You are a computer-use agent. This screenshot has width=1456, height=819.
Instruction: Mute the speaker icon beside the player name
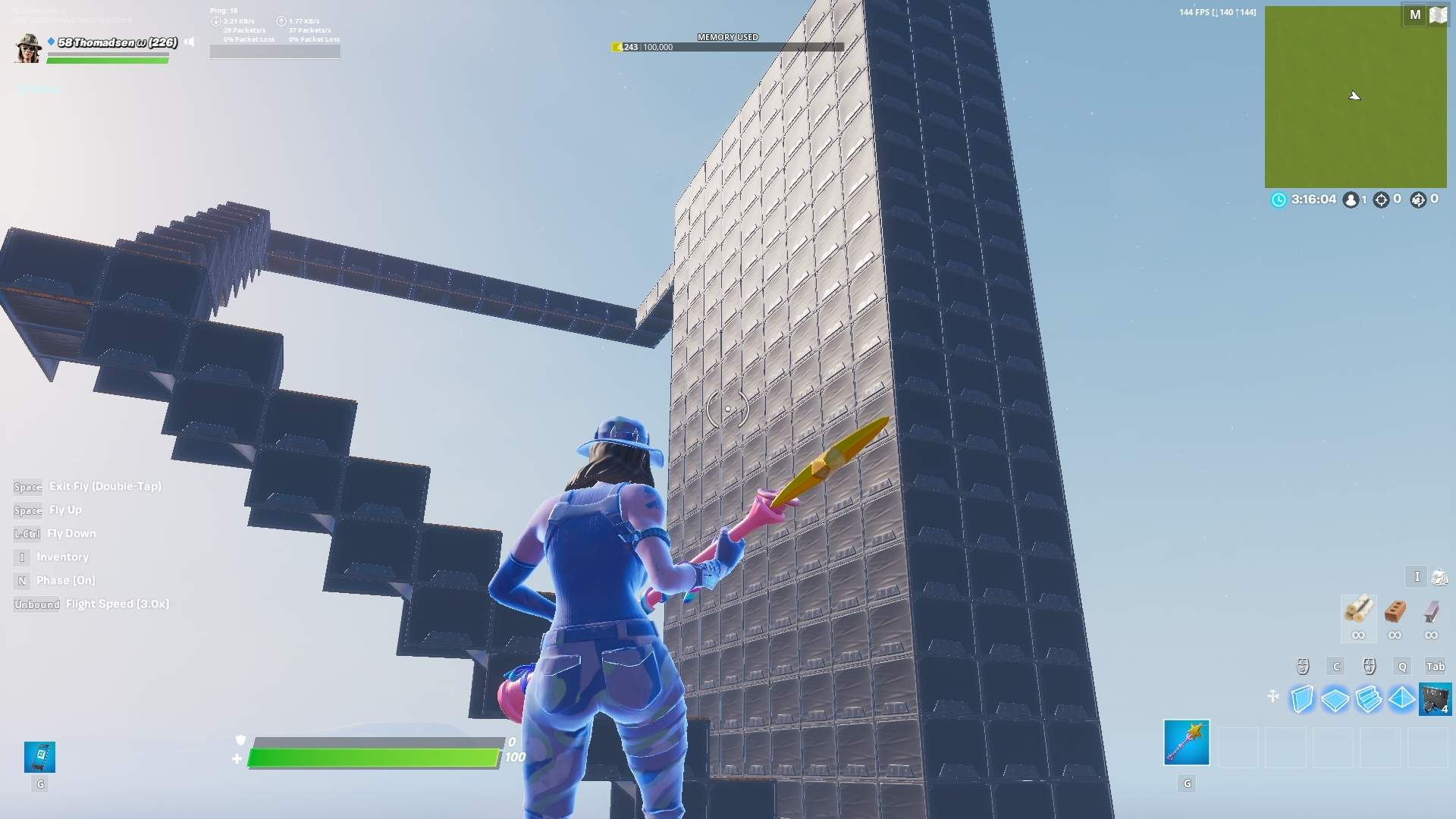[x=189, y=42]
